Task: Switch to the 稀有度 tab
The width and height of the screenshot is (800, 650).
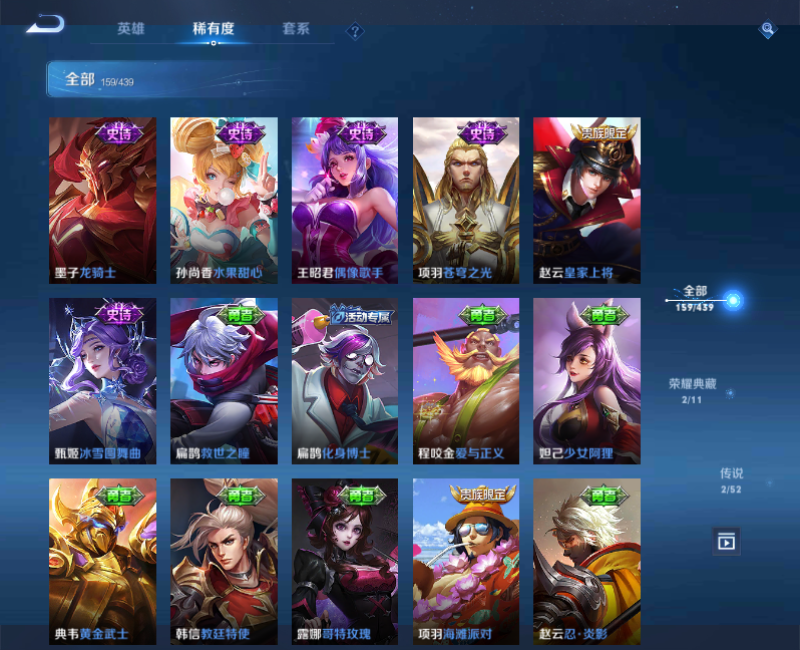Action: coord(213,29)
